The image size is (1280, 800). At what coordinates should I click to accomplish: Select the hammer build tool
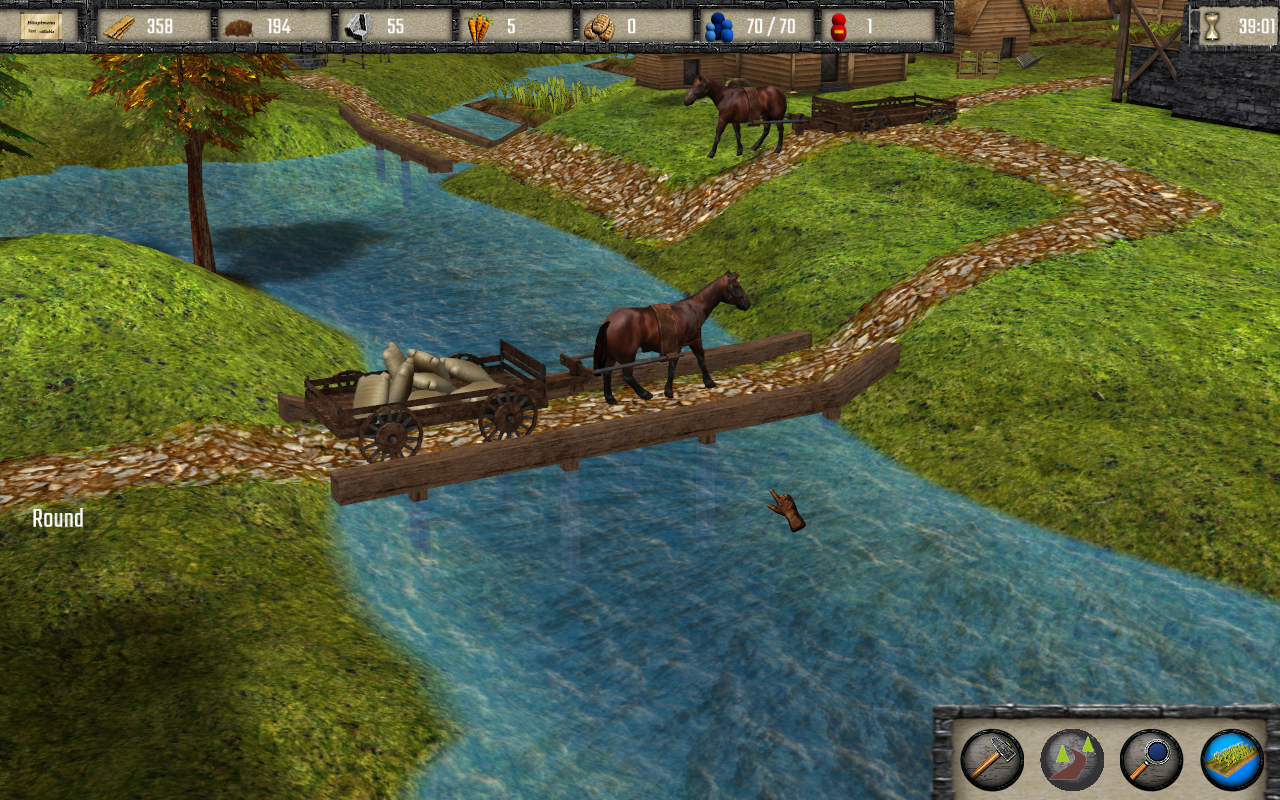[x=991, y=760]
